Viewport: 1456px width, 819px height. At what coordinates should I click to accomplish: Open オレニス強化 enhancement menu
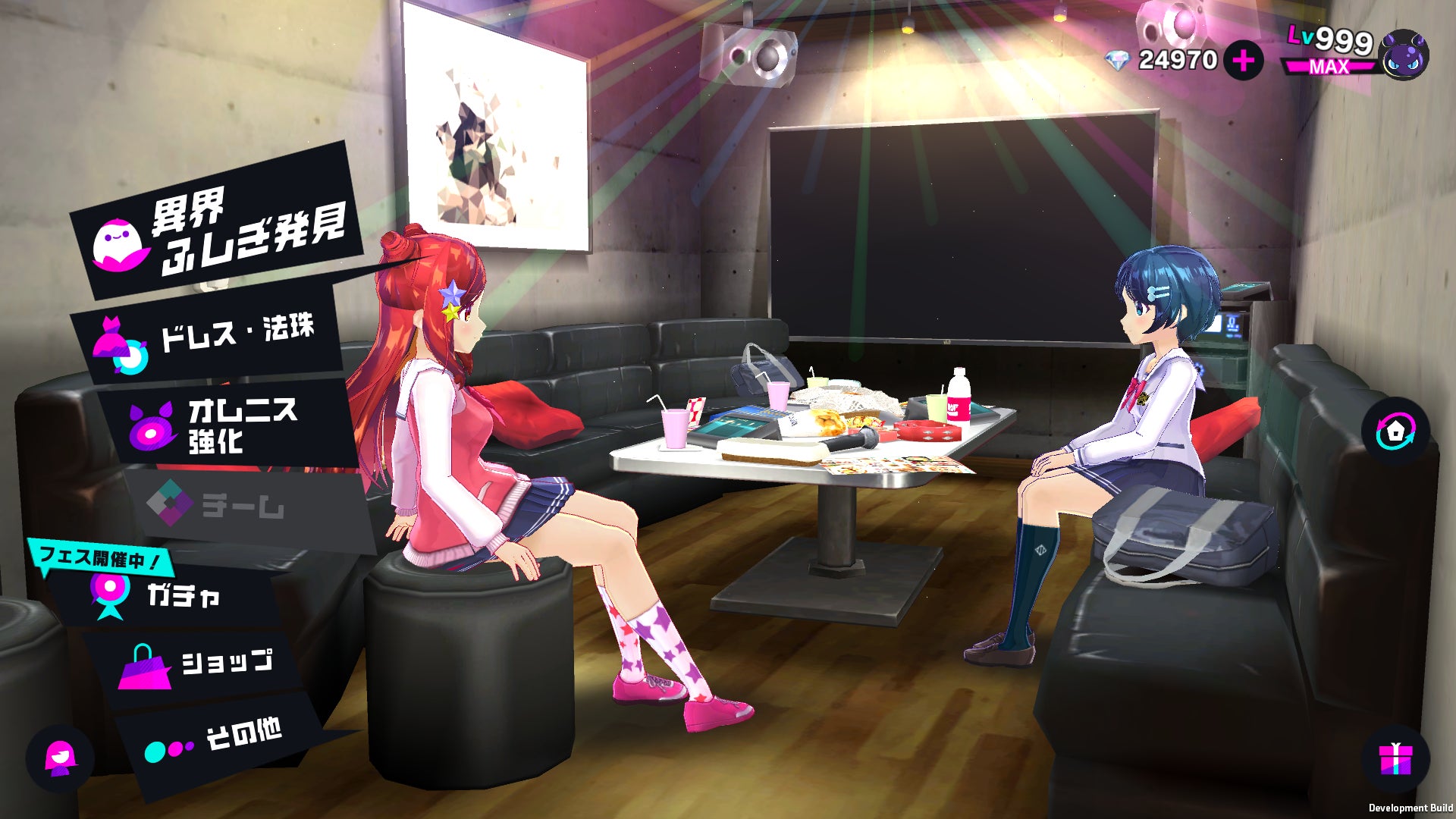click(x=227, y=426)
